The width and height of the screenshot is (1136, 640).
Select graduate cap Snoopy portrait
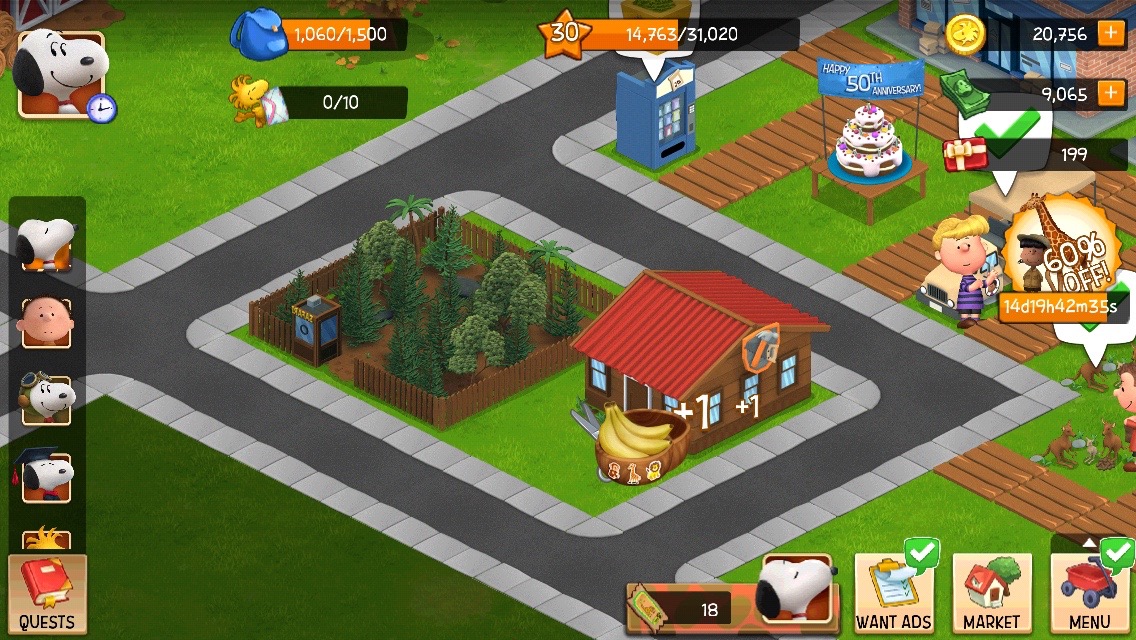click(x=46, y=476)
